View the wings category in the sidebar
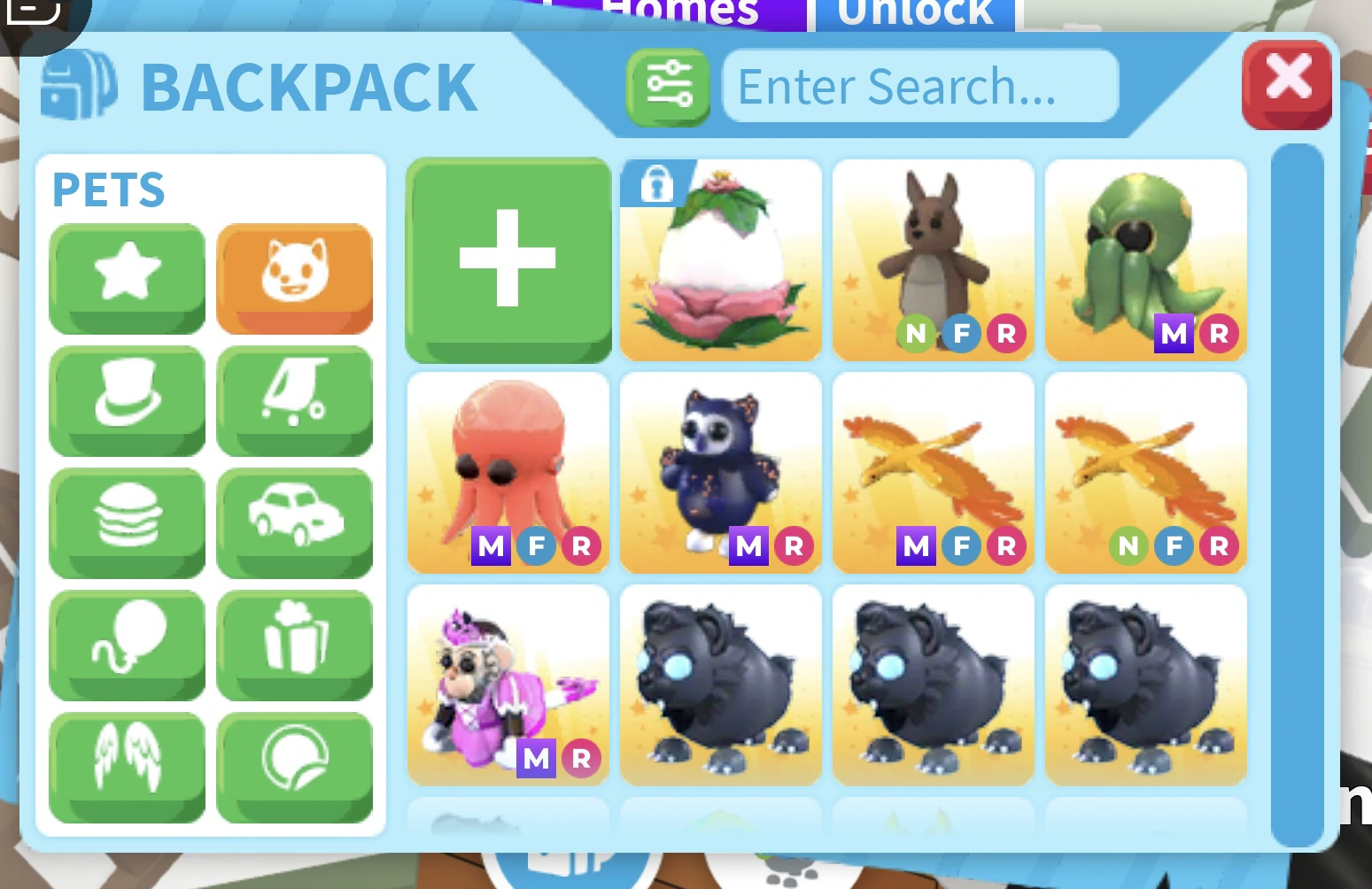This screenshot has width=1372, height=889. tap(127, 766)
